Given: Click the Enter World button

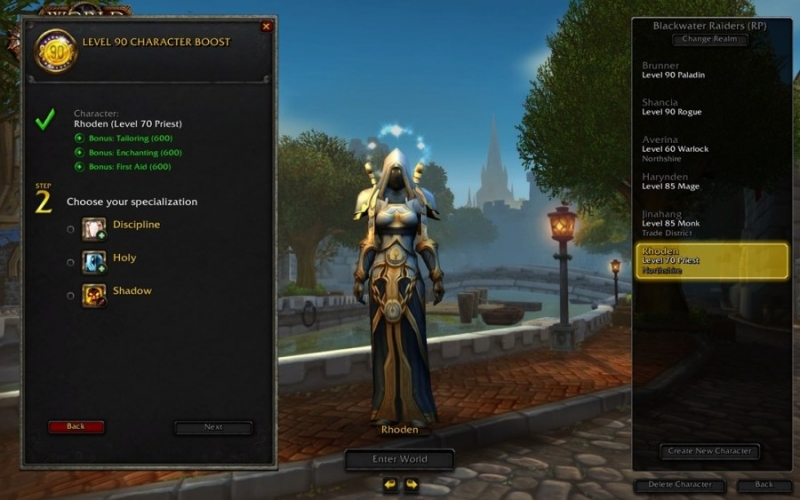Looking at the screenshot, I should click(400, 459).
